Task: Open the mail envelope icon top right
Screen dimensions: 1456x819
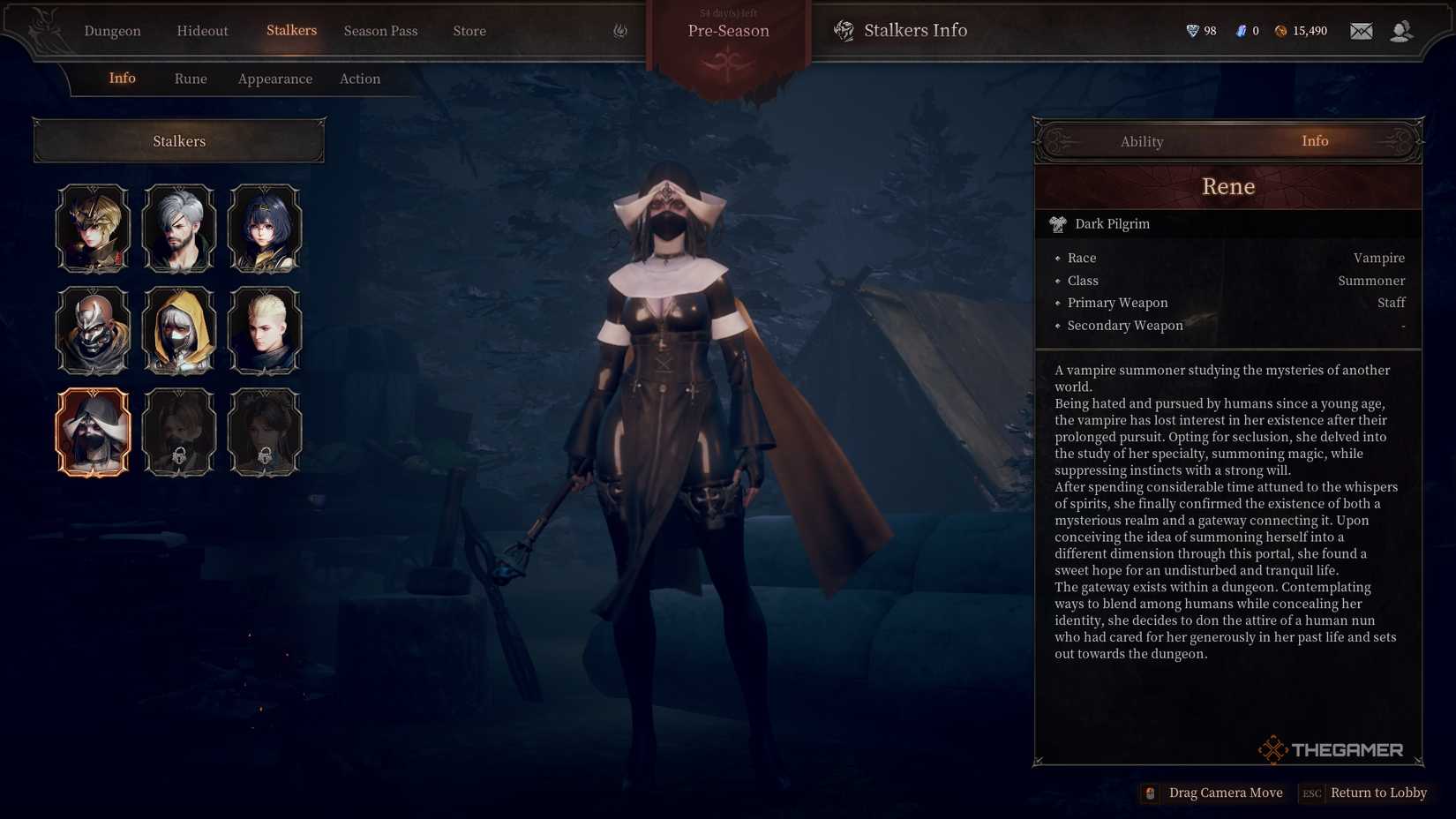Action: (1361, 30)
